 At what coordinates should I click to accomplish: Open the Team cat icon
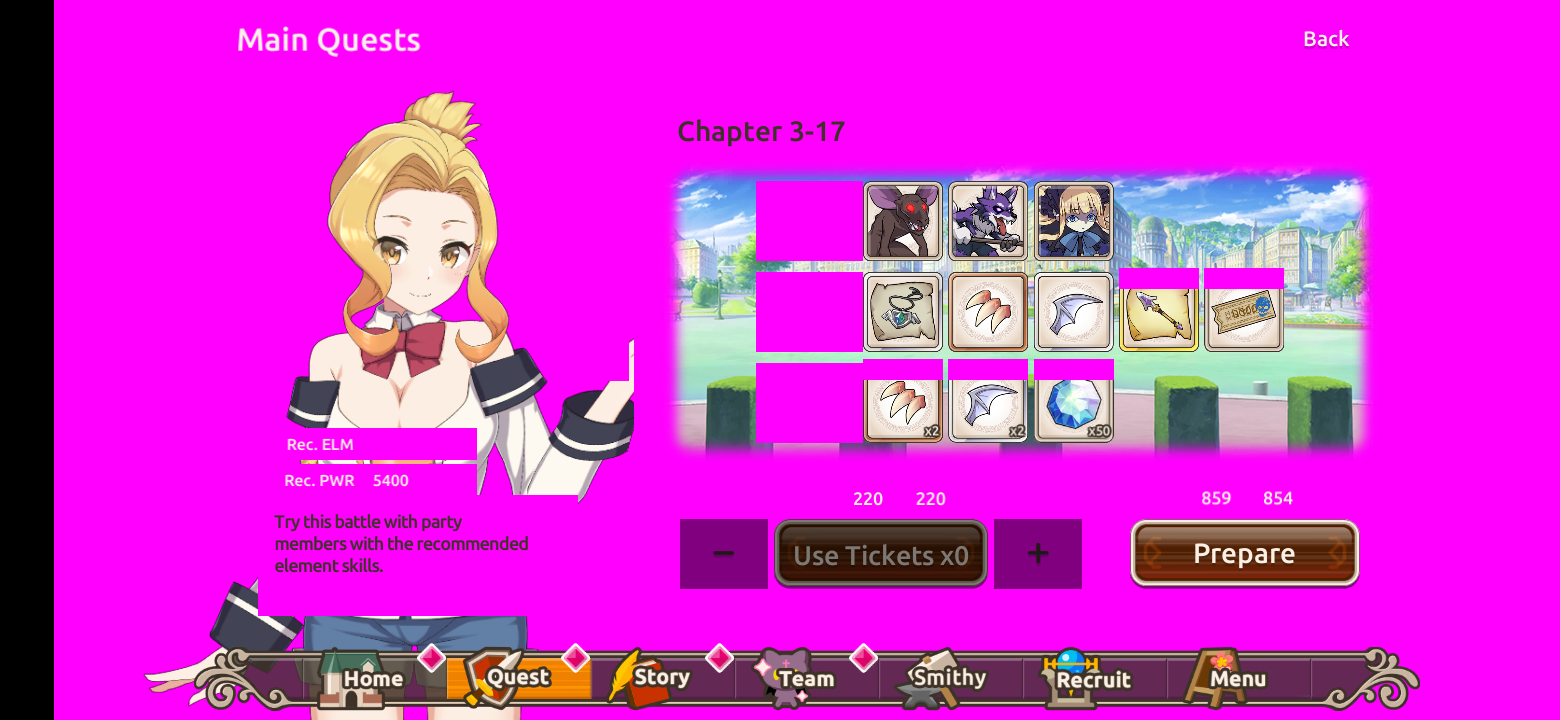click(782, 678)
